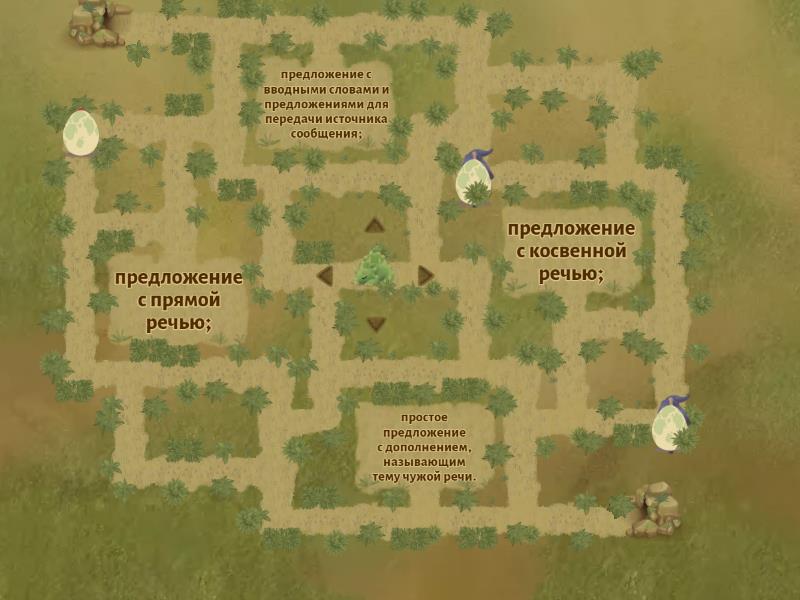Click the right arrow beside the dragon

425,275
